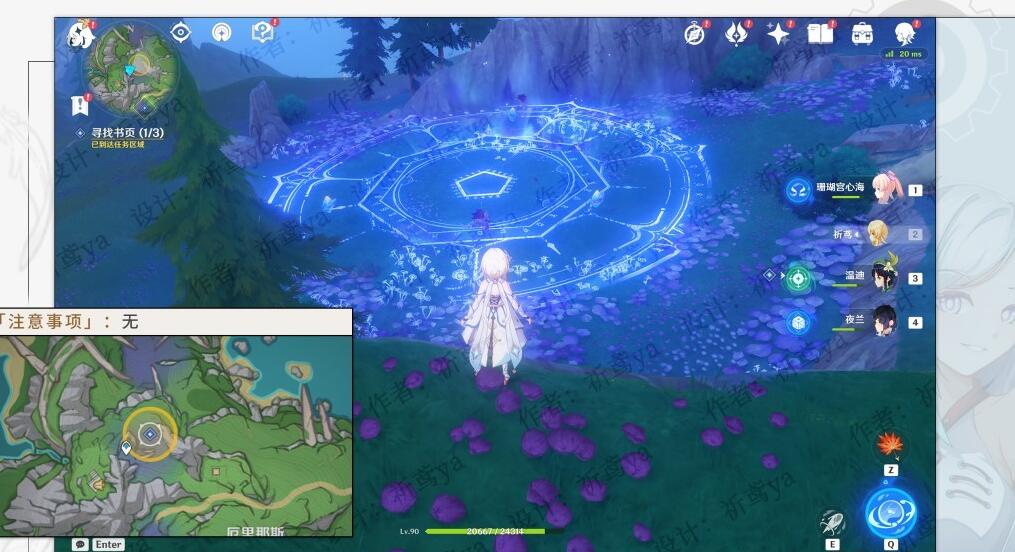Open the quest log bookmark icon
The image size is (1015, 552).
[x=80, y=104]
